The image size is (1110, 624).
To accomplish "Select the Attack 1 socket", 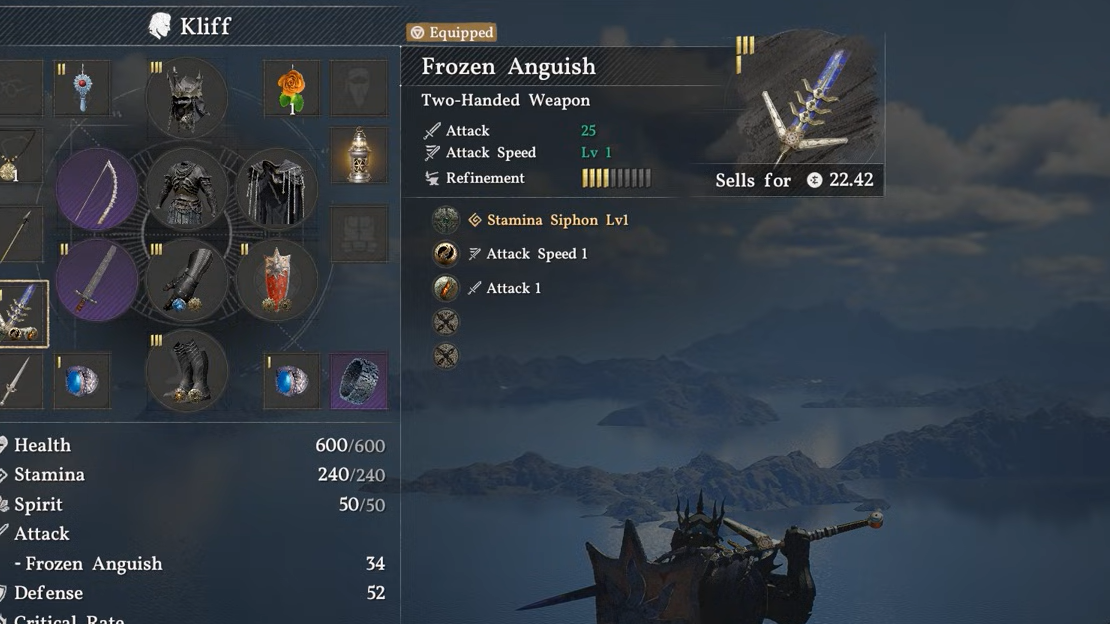I will tap(445, 288).
